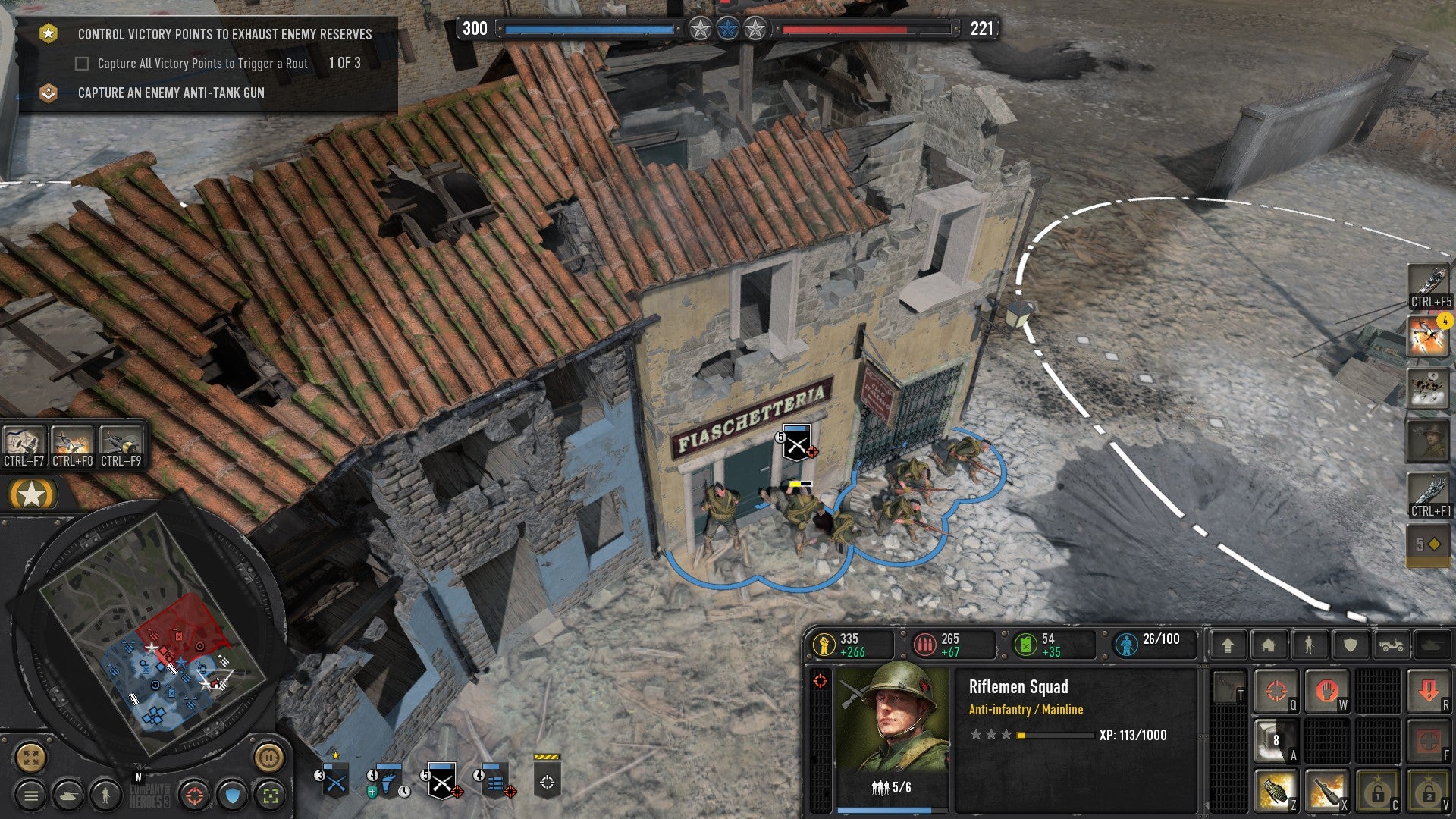Select the grenade throw ability

[x=1276, y=792]
